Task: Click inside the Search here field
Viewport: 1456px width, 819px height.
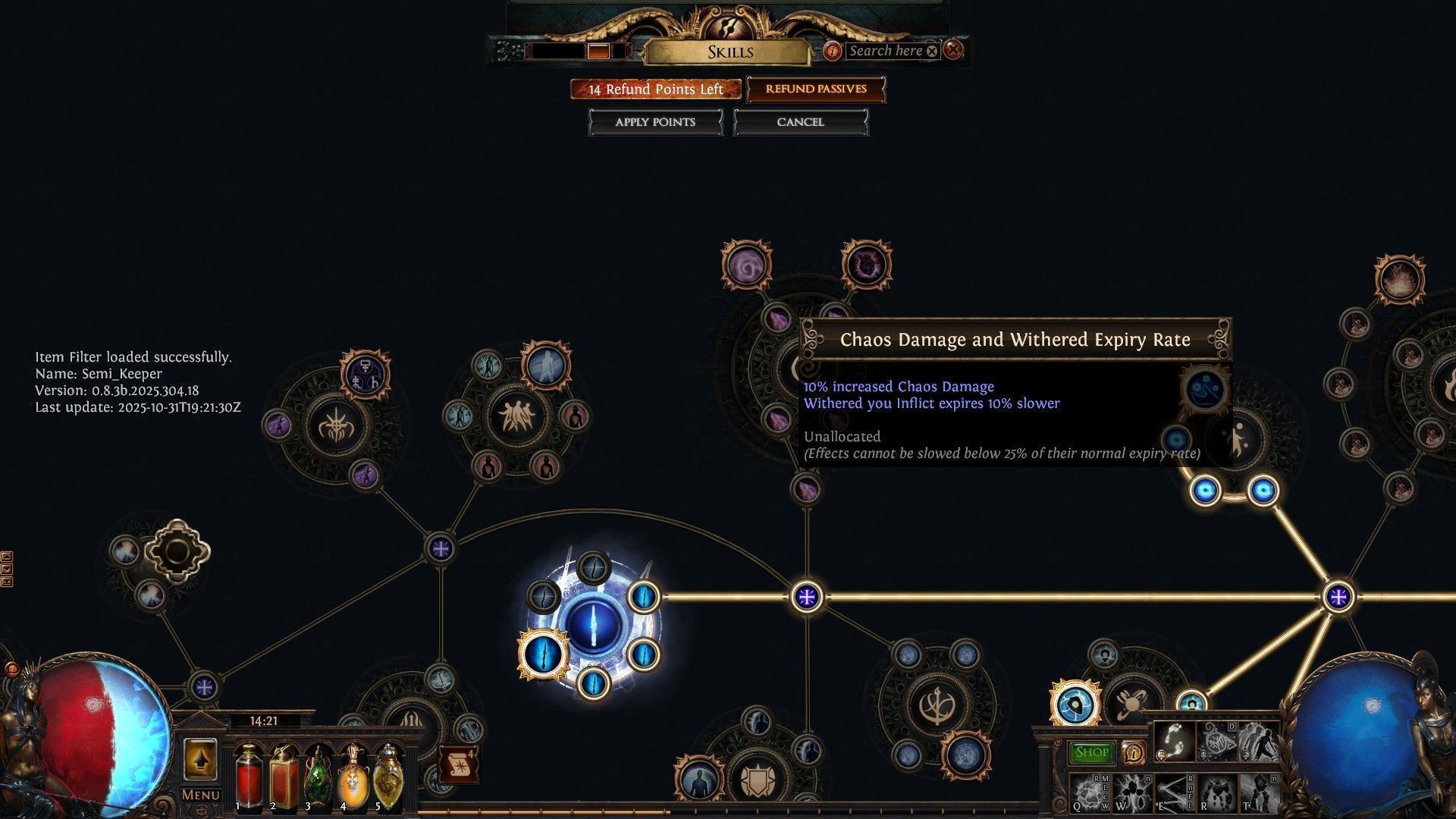Action: pyautogui.click(x=887, y=51)
